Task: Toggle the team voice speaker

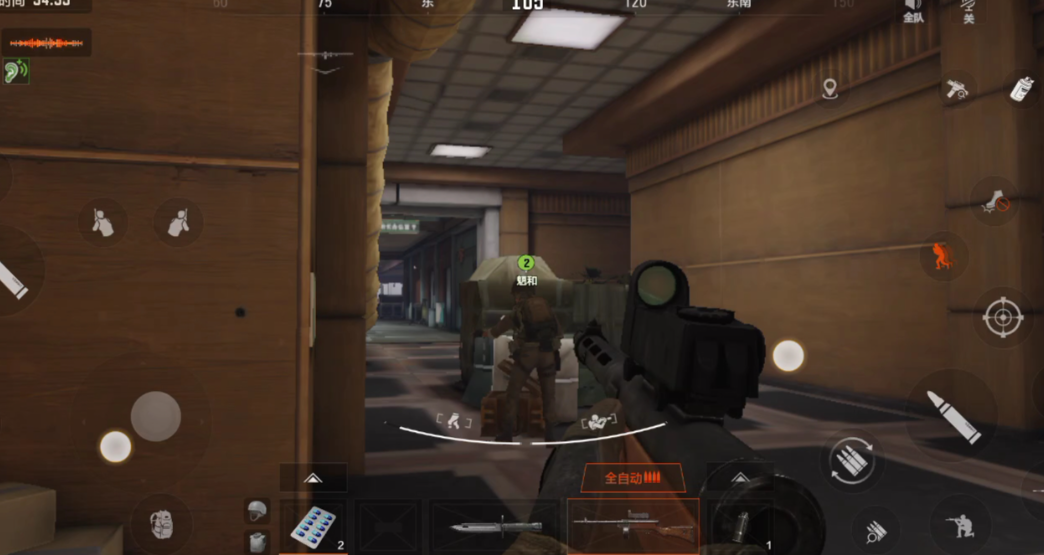Action: 913,11
